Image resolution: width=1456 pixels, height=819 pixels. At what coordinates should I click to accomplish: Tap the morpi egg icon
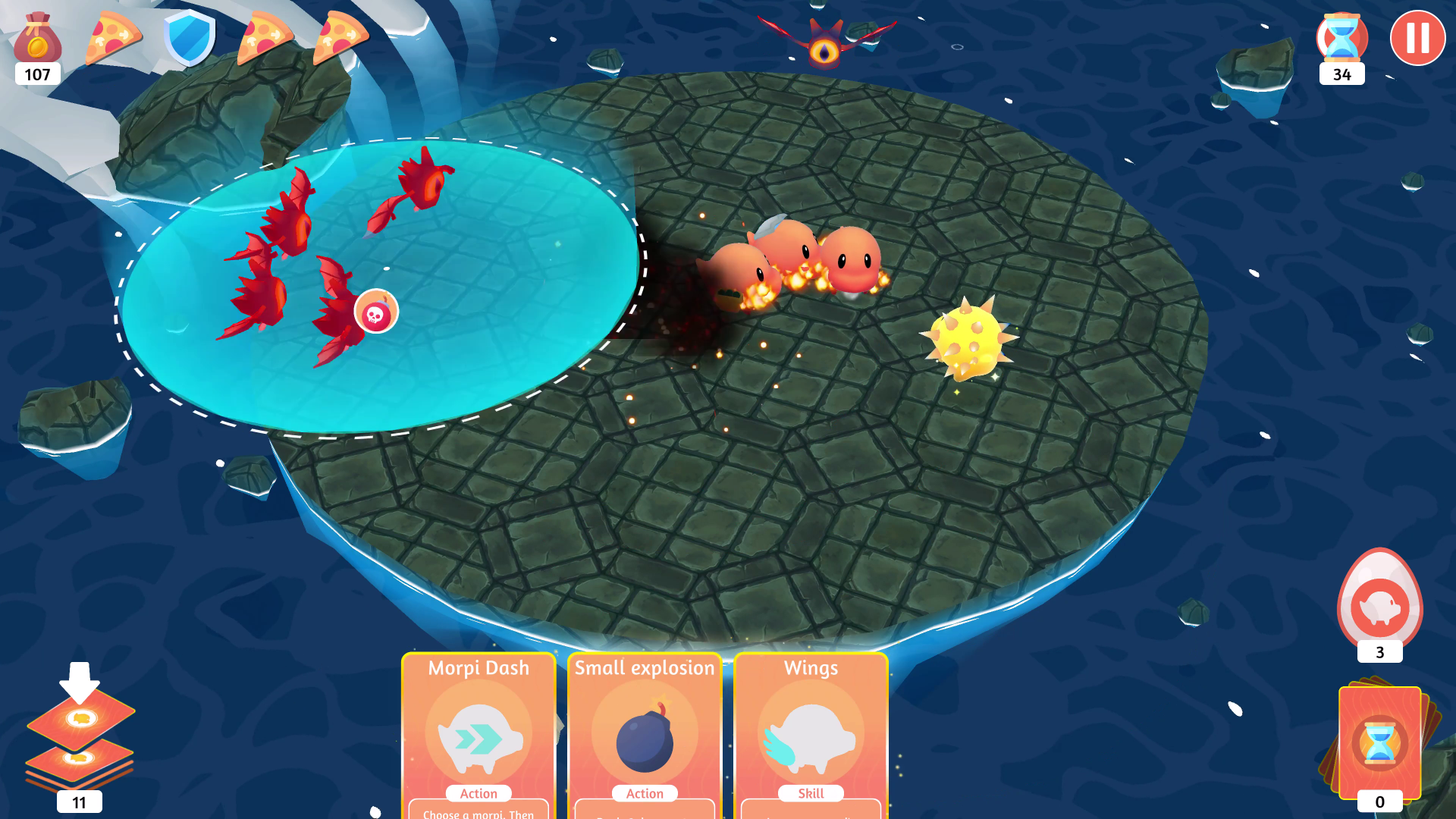(1379, 603)
